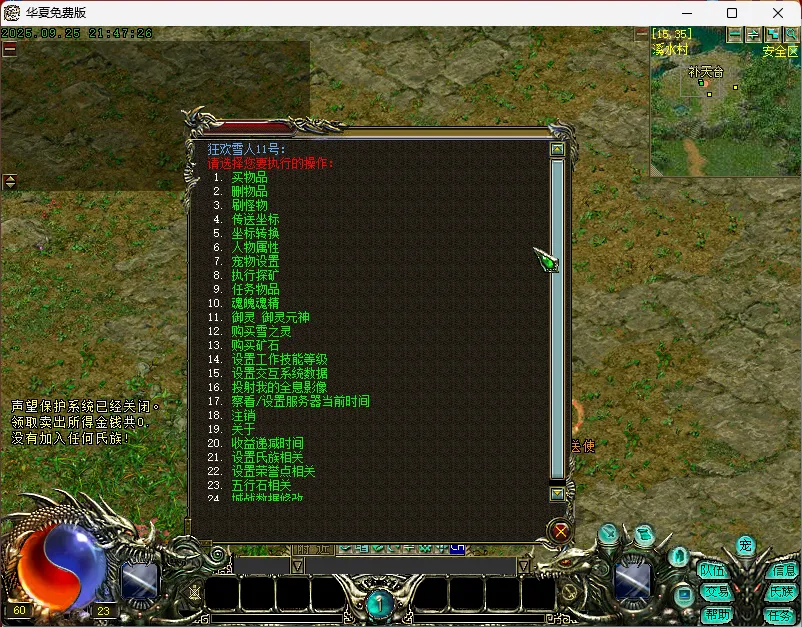Open the 队伍 team panel
Screen dimensions: 802x627
[x=713, y=571]
